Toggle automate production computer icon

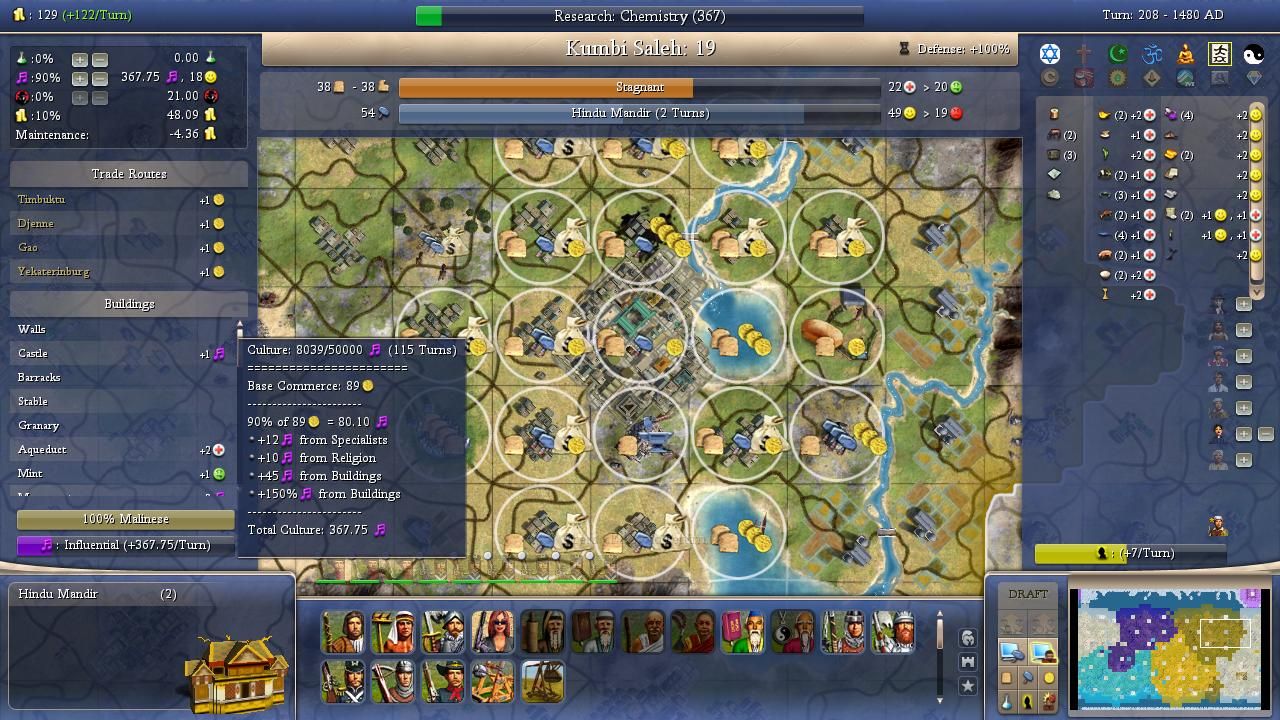coord(1012,653)
